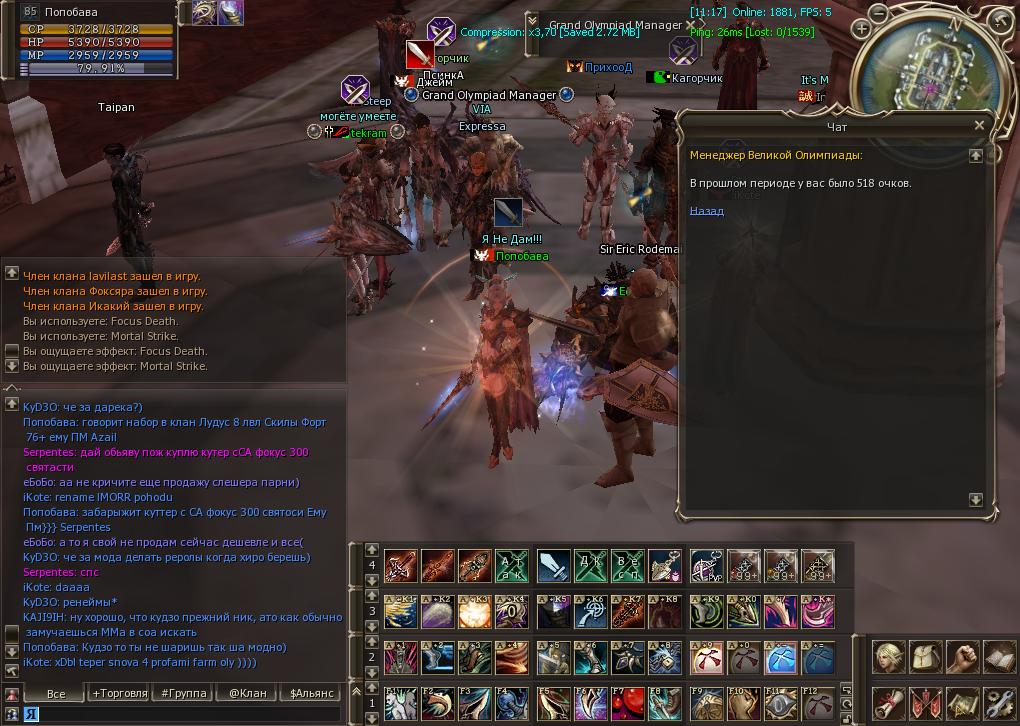Open the inventory bag icon

point(927,658)
